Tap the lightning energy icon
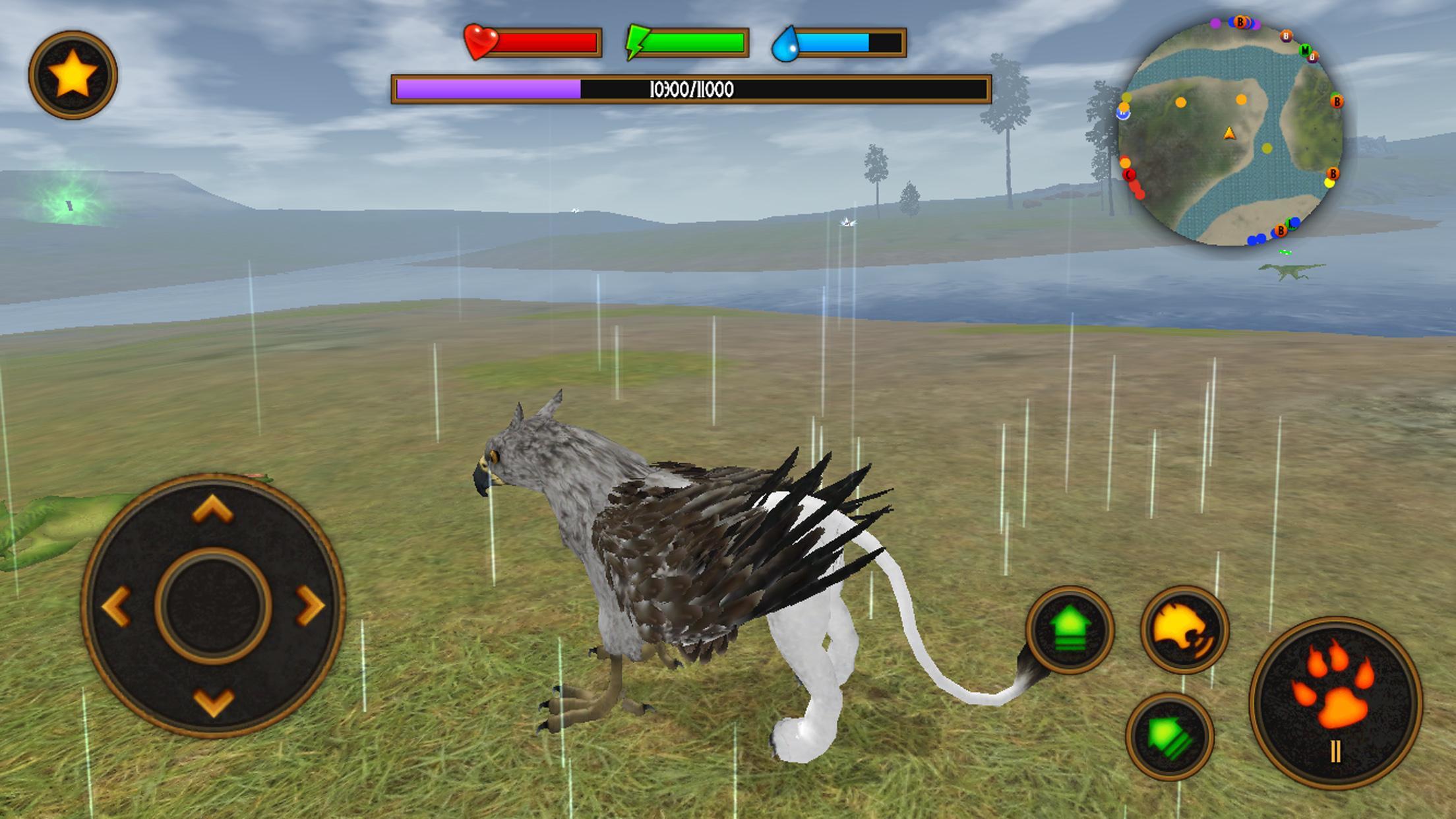Screen dimensions: 1456x819 pos(635,42)
